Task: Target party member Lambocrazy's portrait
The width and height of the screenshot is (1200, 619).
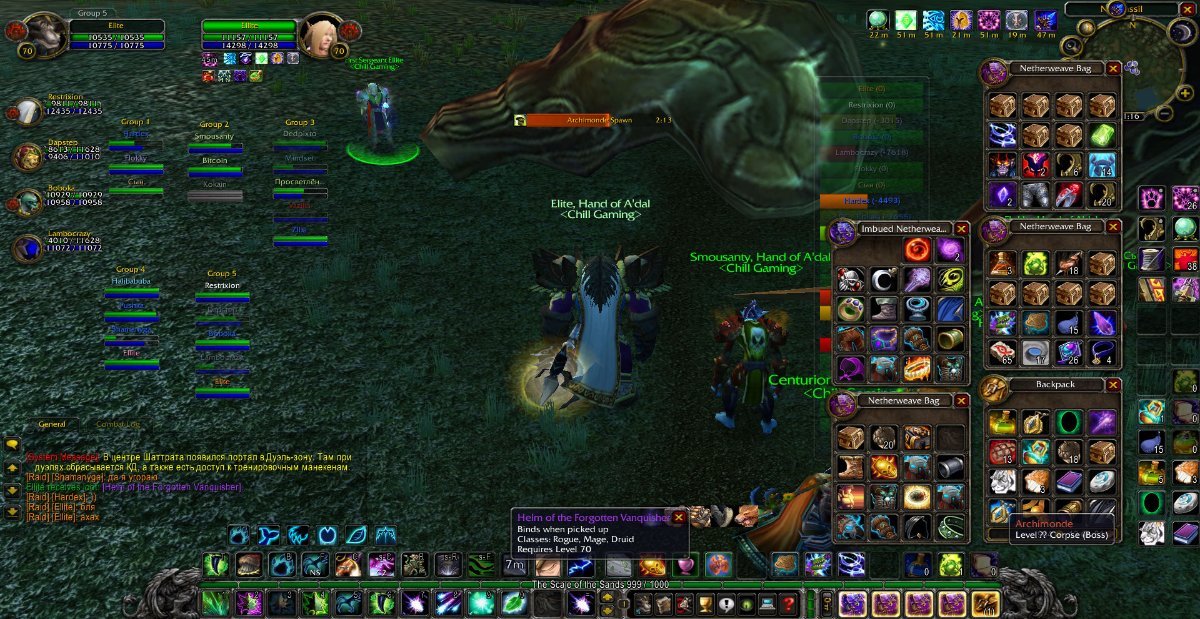Action: click(x=27, y=246)
